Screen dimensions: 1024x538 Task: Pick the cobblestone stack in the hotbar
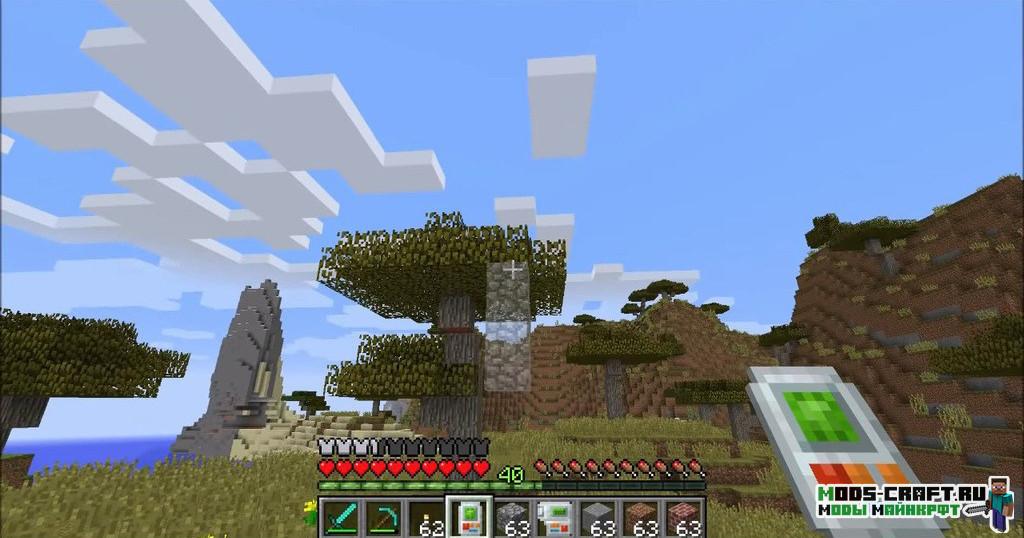coord(512,517)
